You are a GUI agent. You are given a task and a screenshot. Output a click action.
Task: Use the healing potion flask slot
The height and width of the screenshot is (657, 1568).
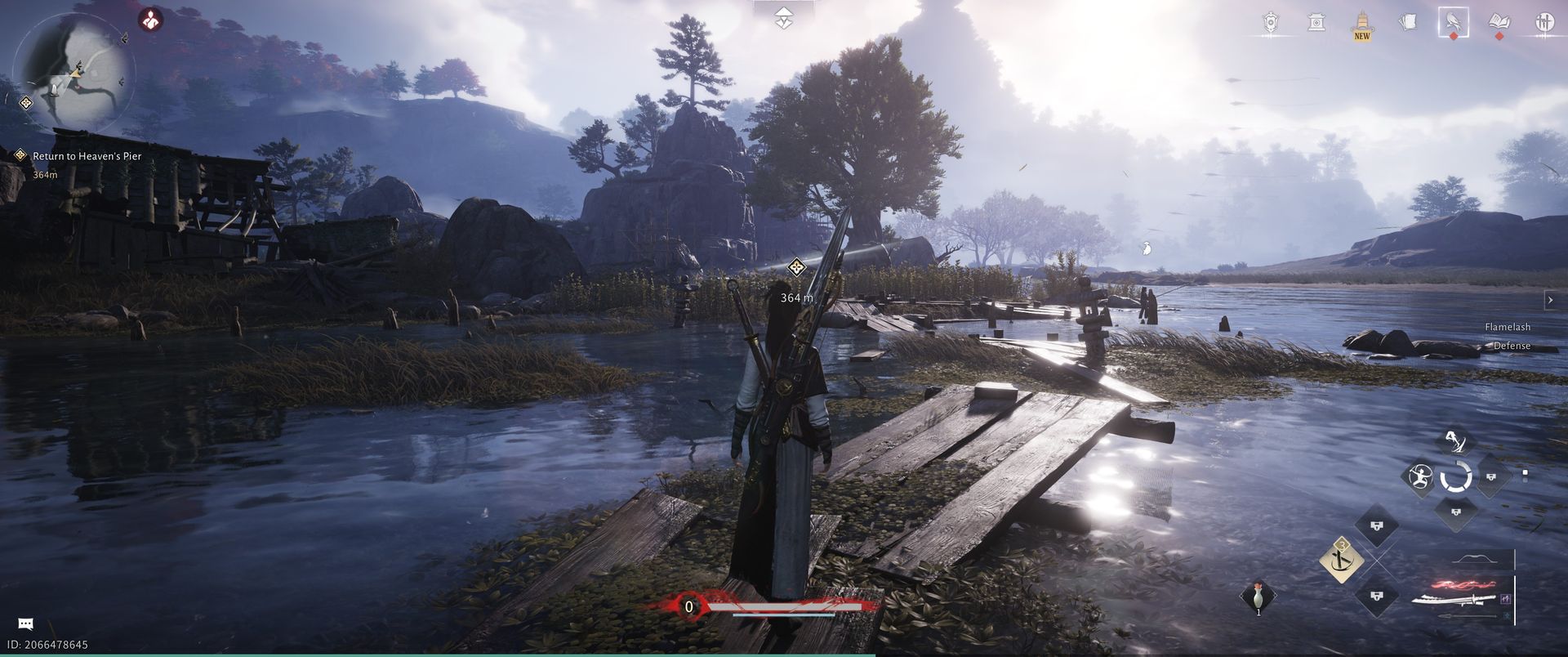pyautogui.click(x=1258, y=597)
